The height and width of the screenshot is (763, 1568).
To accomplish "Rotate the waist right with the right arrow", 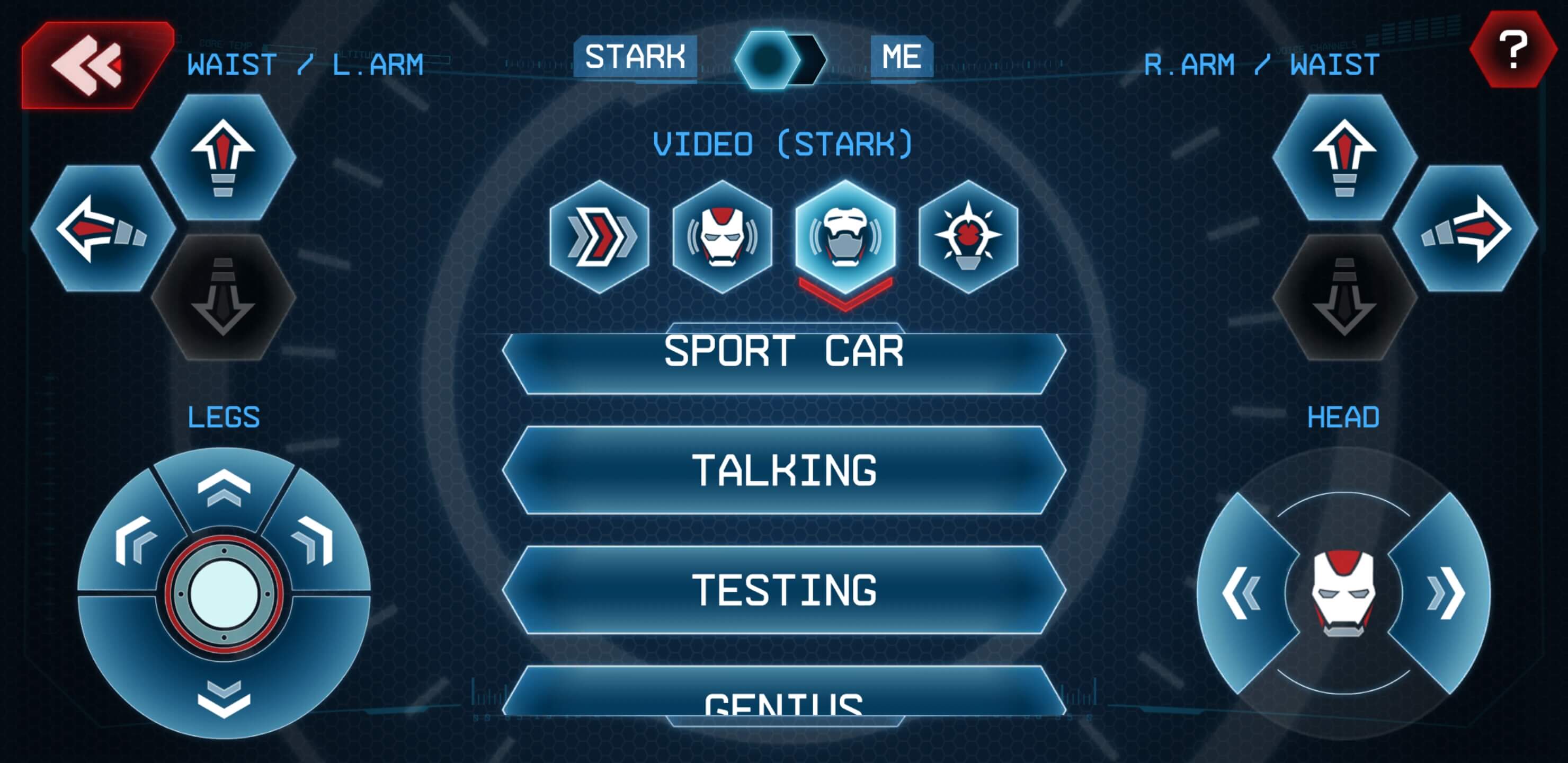I will coord(1465,228).
